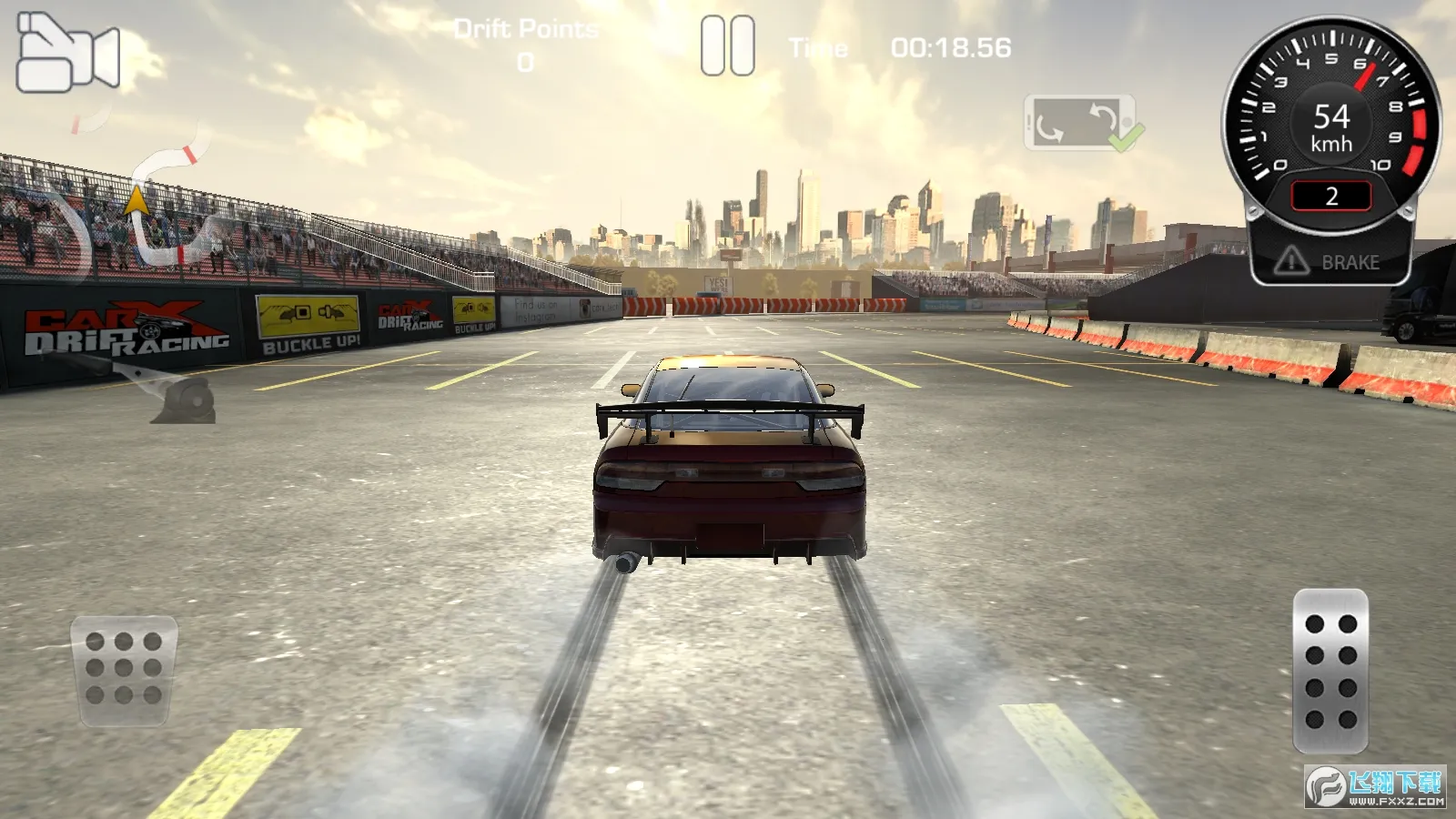Tap the gear indicator showing 2

click(x=1331, y=196)
